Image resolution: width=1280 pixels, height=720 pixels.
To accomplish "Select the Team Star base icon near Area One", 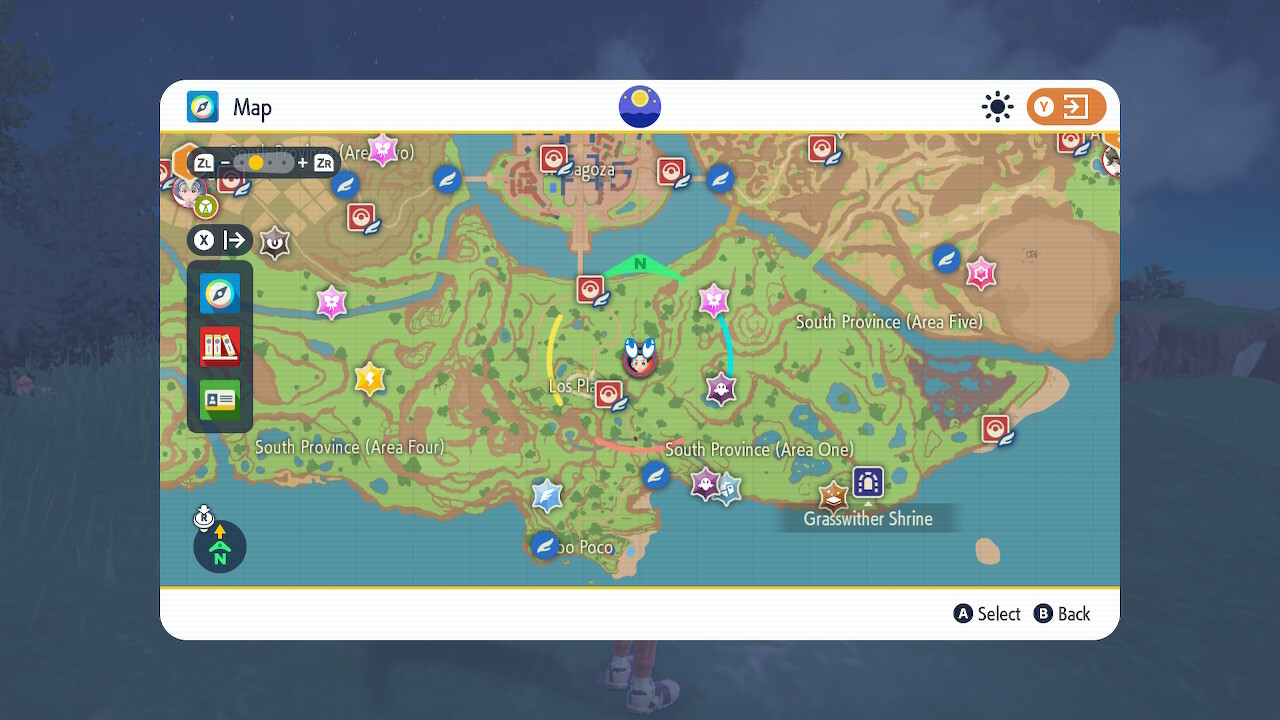I will coord(868,481).
